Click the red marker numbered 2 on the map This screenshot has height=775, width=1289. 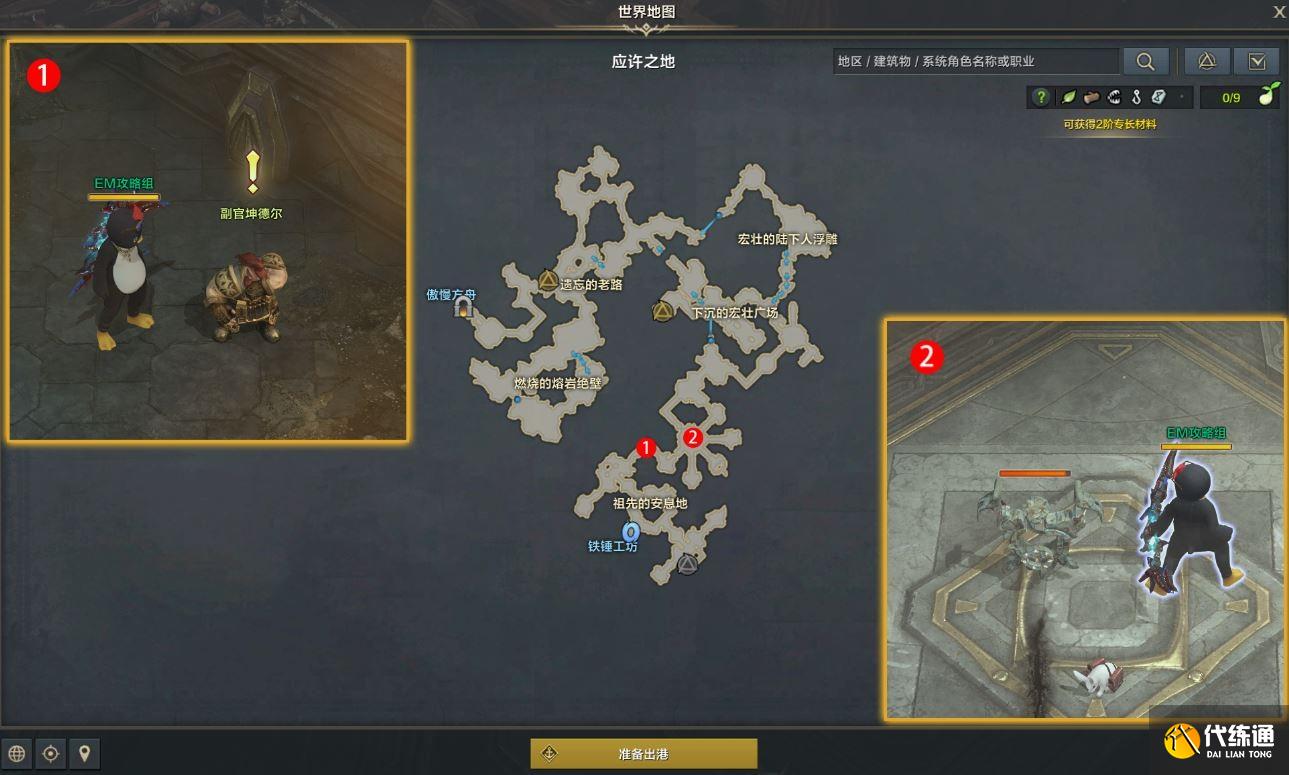(x=692, y=437)
